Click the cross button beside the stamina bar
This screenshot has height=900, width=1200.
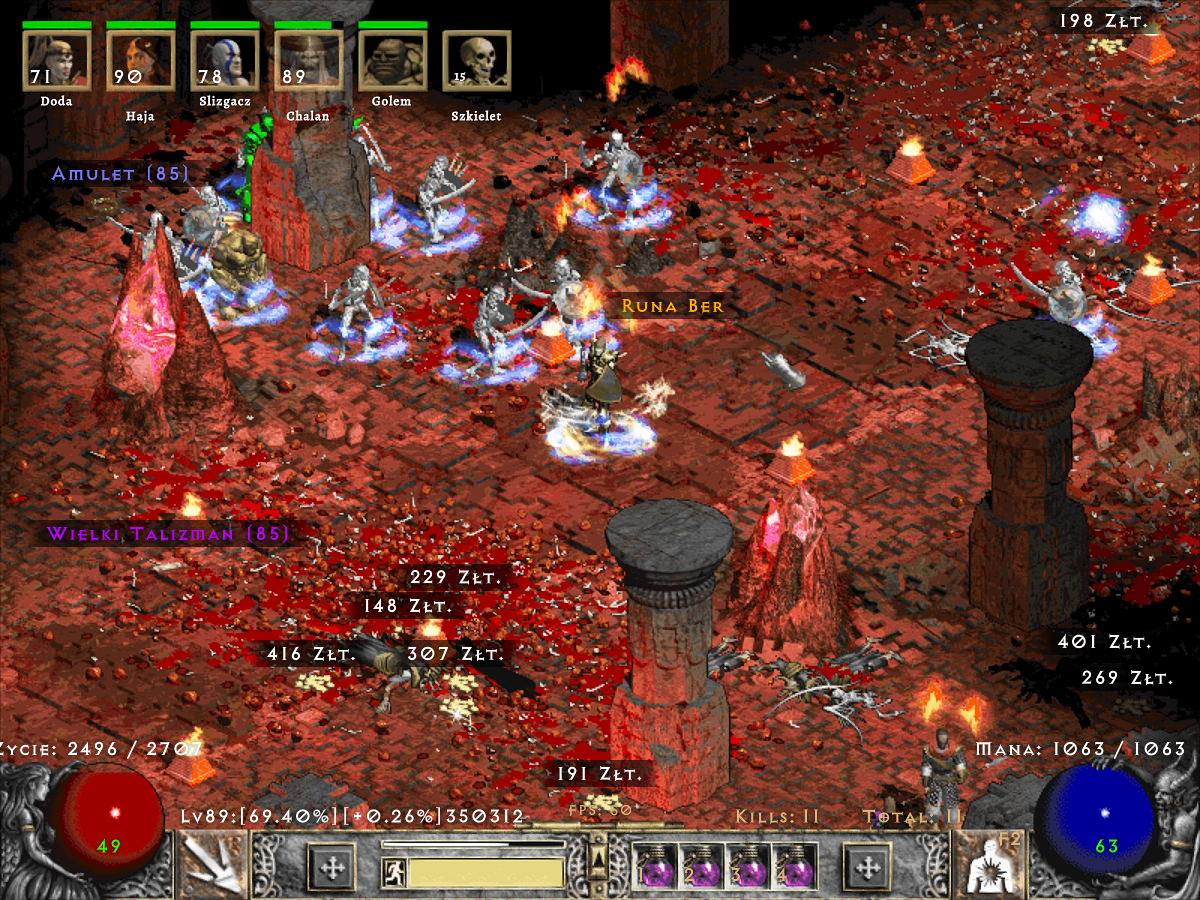pyautogui.click(x=331, y=866)
